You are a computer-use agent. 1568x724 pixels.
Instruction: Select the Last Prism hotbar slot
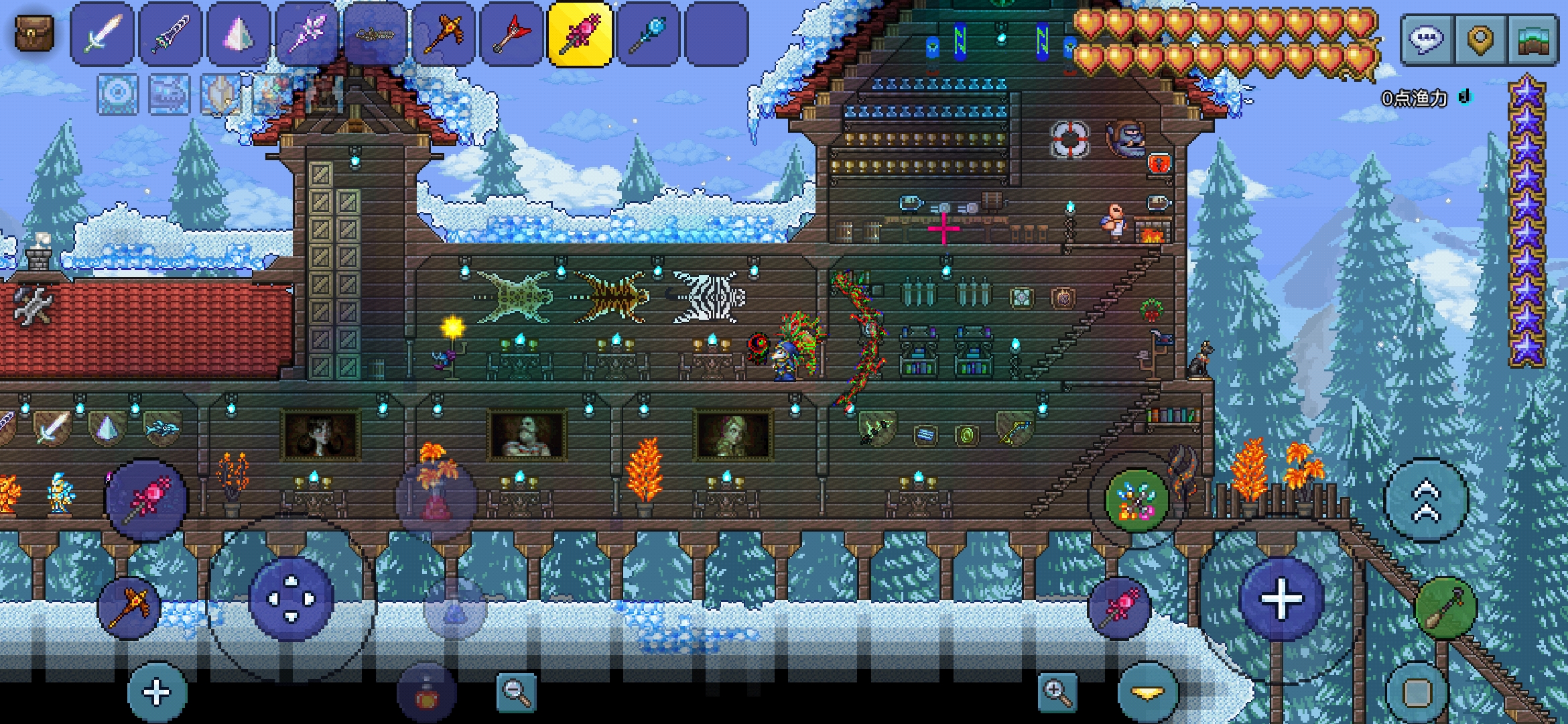pyautogui.click(x=239, y=34)
